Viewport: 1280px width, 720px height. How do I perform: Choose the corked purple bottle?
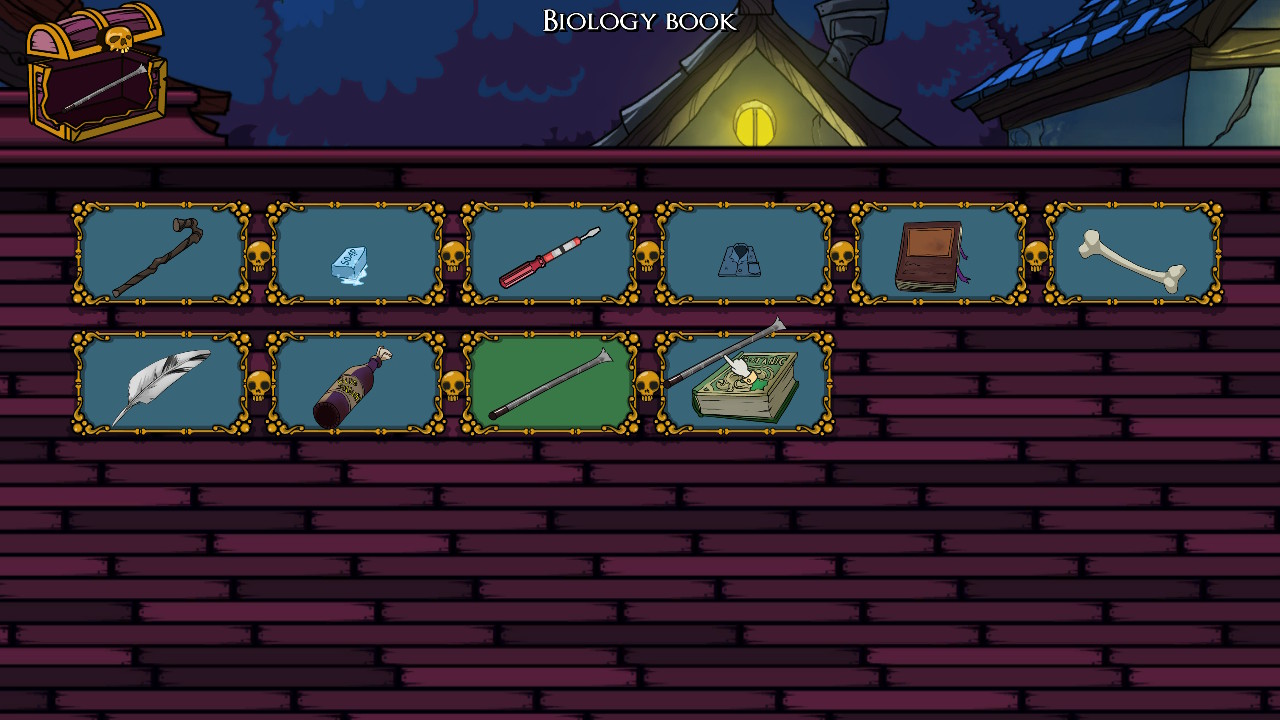(x=354, y=384)
